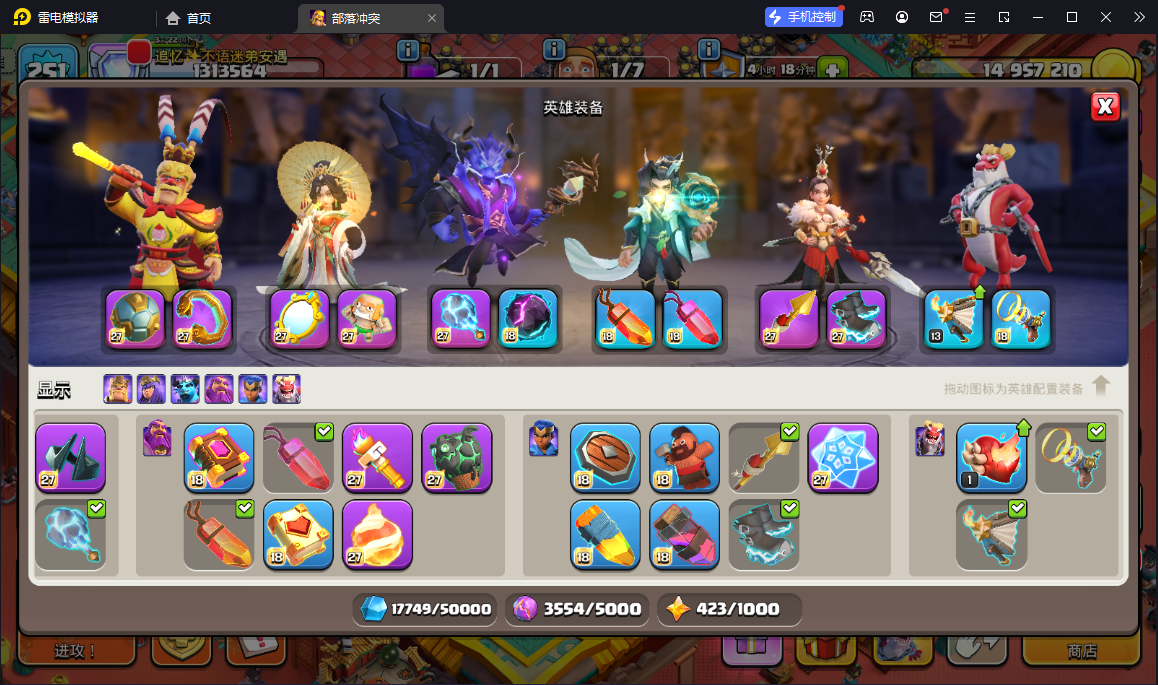Select the upgradable red heart equipment
The height and width of the screenshot is (685, 1158).
[x=991, y=458]
